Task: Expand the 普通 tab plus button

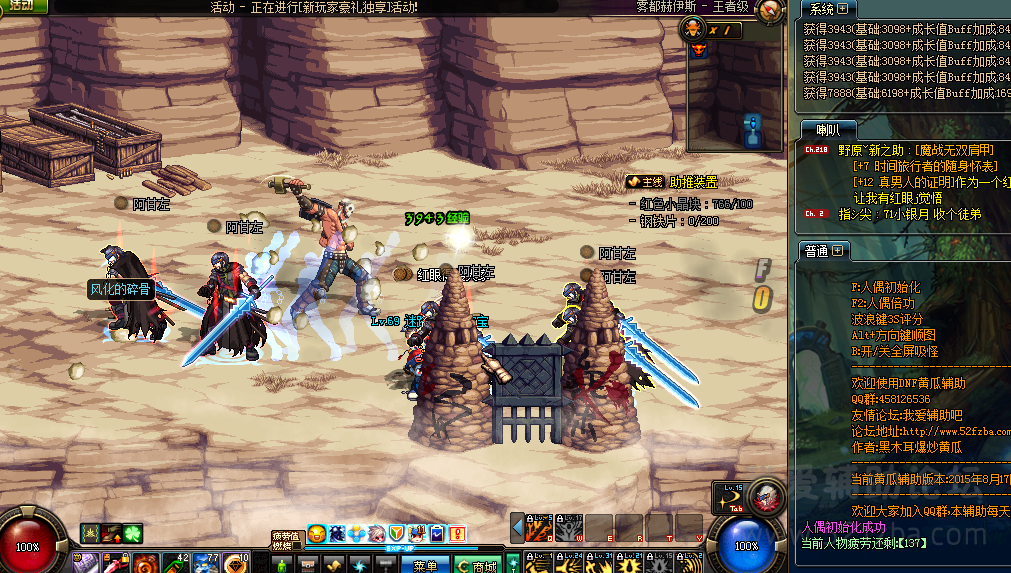Action: click(837, 250)
